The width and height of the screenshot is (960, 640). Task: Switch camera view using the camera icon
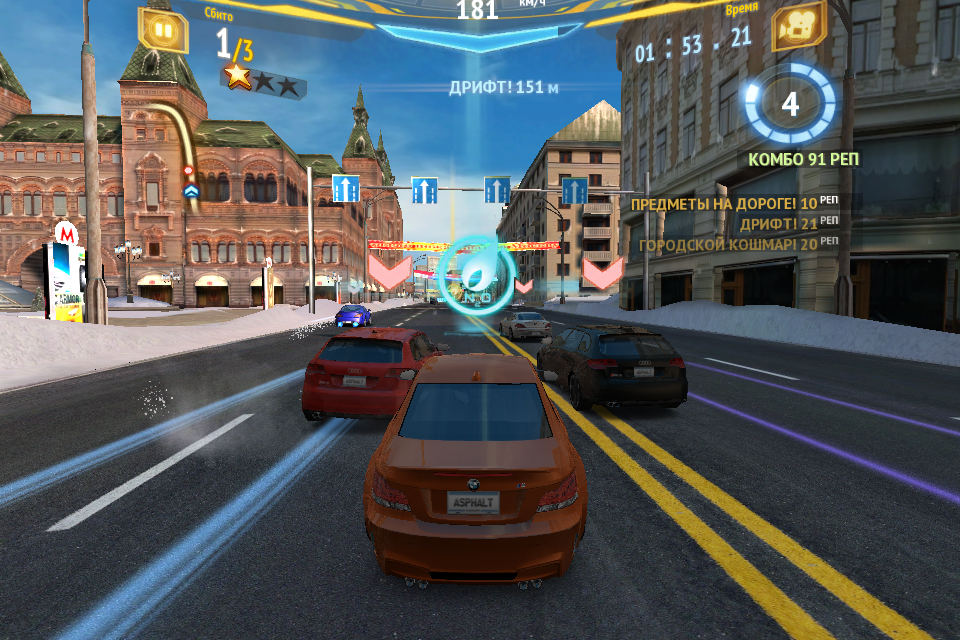pos(798,27)
